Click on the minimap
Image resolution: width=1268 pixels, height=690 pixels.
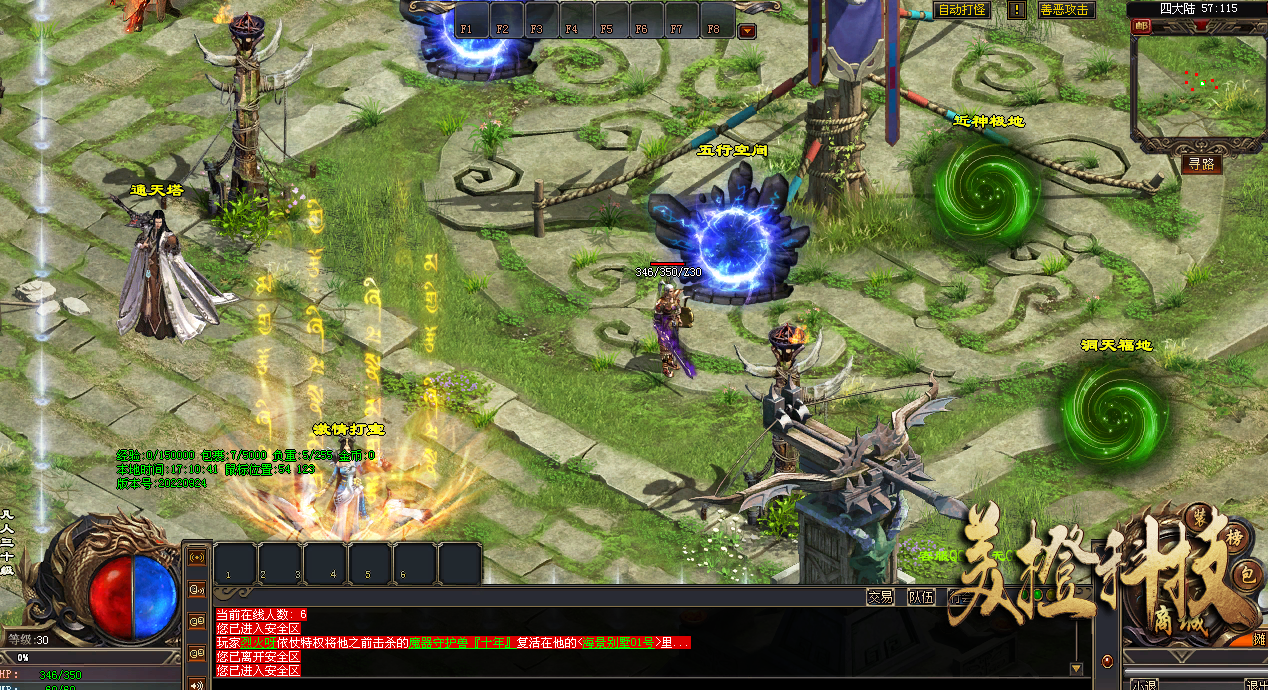[1196, 85]
